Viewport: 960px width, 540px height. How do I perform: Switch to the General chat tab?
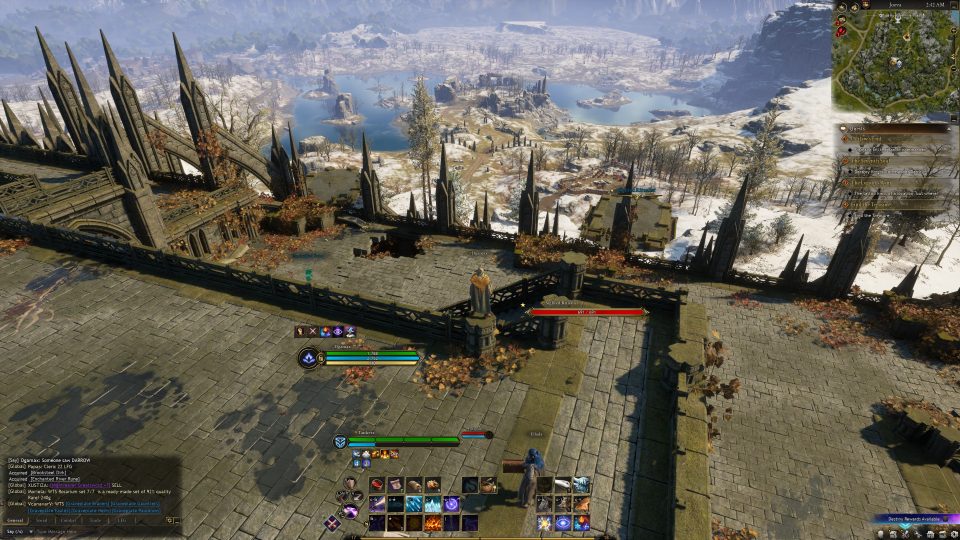(16, 520)
